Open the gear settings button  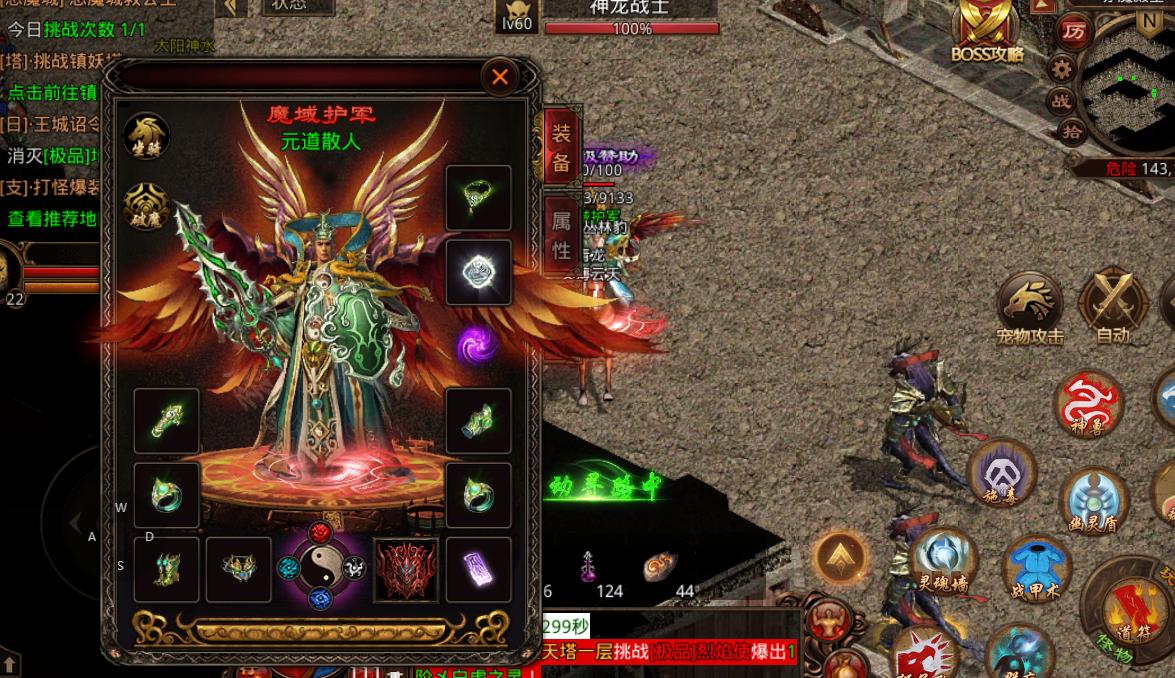1061,69
